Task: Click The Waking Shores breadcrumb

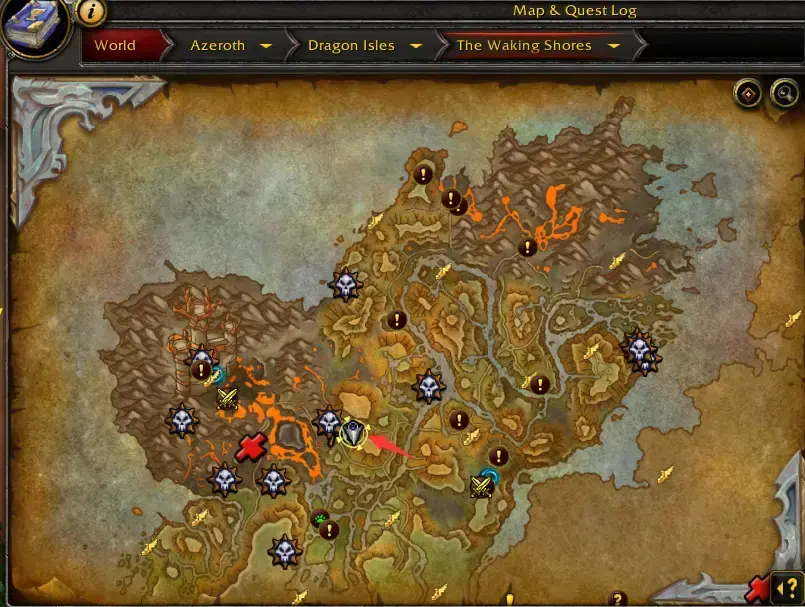Action: coord(523,46)
